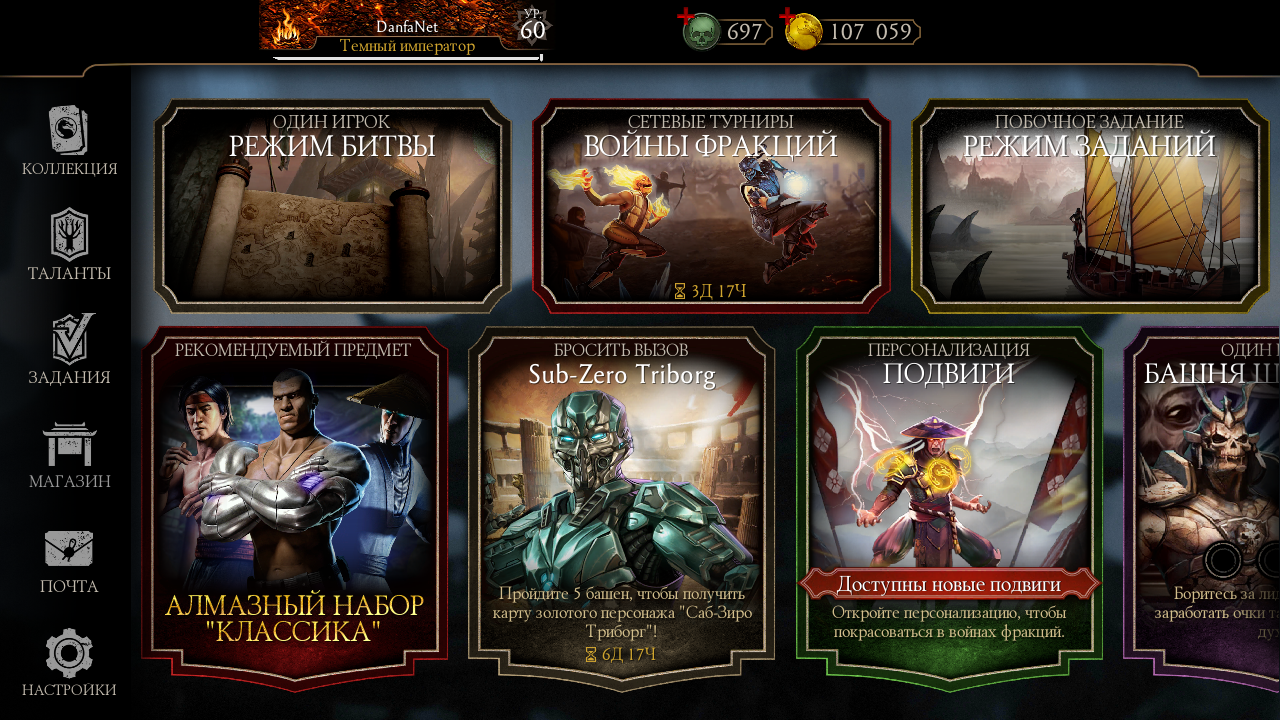Open the DanfaNet player profile banner
This screenshot has width=1280, height=720.
[x=407, y=30]
